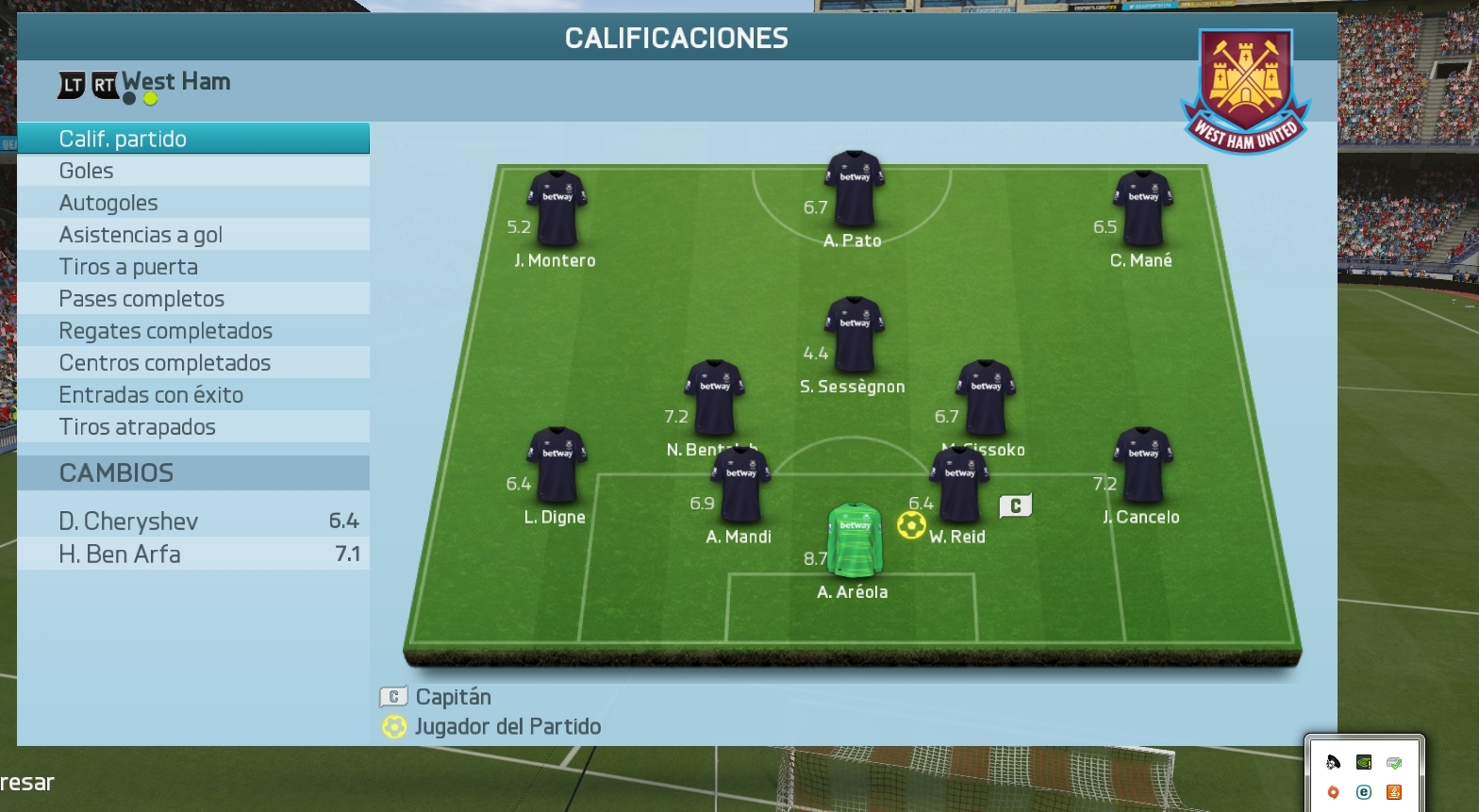1479x812 pixels.
Task: Open Entradas con éxito list
Action: [x=193, y=395]
